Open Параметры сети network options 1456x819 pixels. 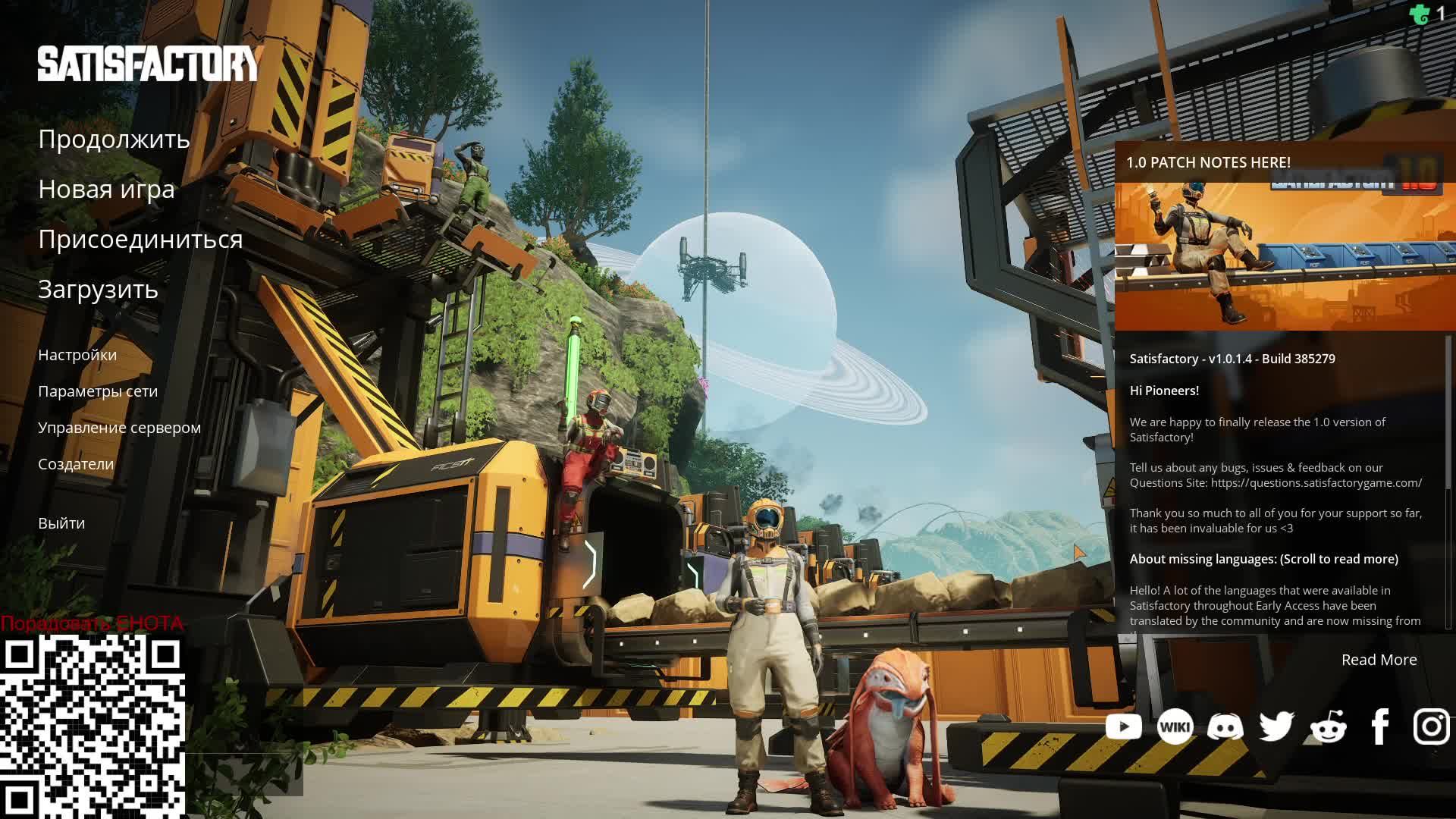tap(98, 391)
